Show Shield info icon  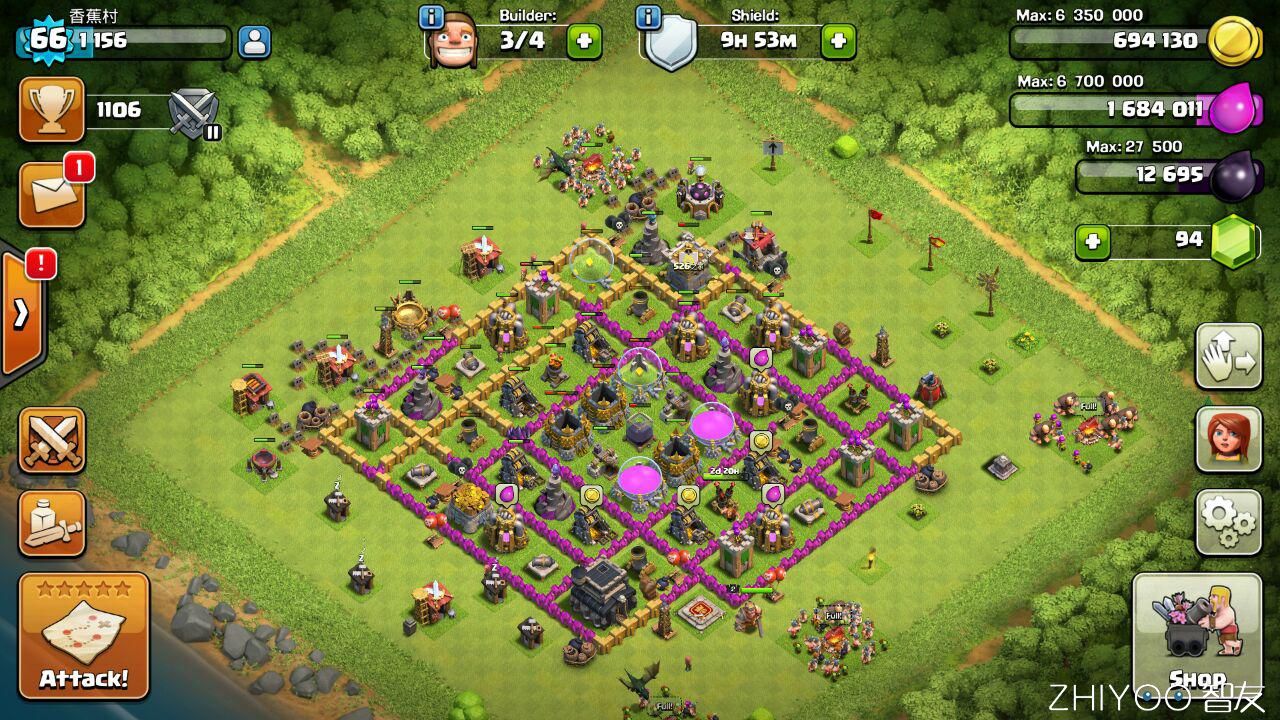[648, 17]
